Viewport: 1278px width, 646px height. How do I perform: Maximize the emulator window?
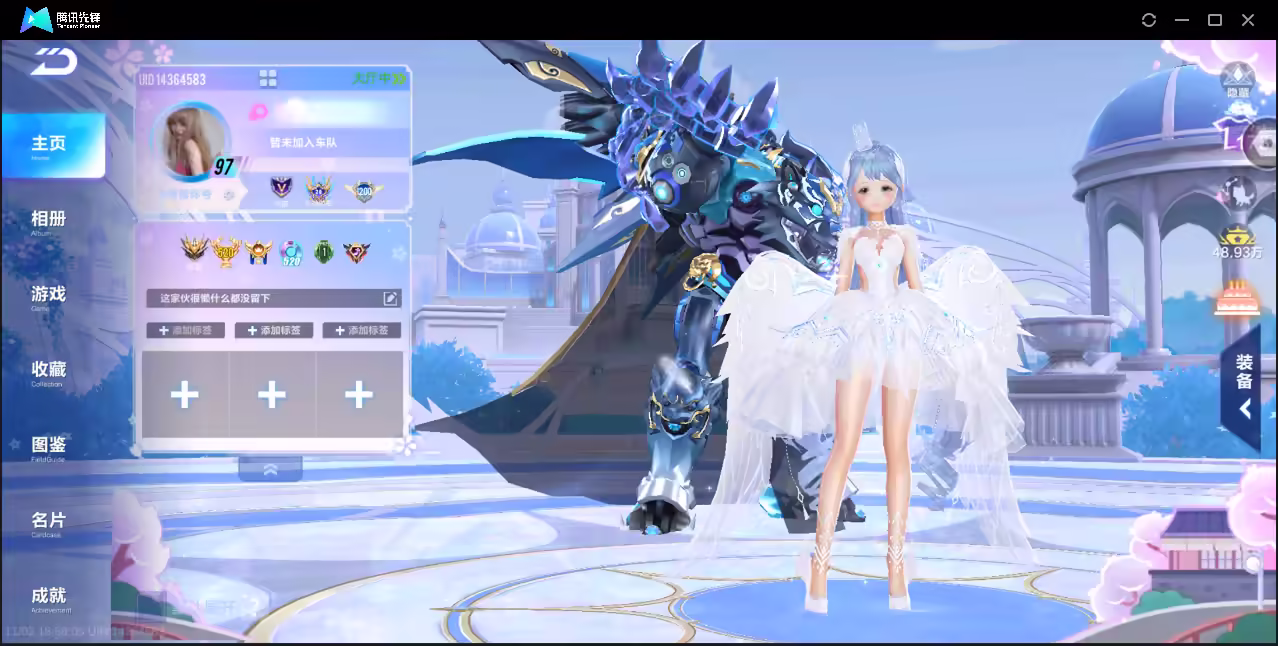(x=1215, y=20)
